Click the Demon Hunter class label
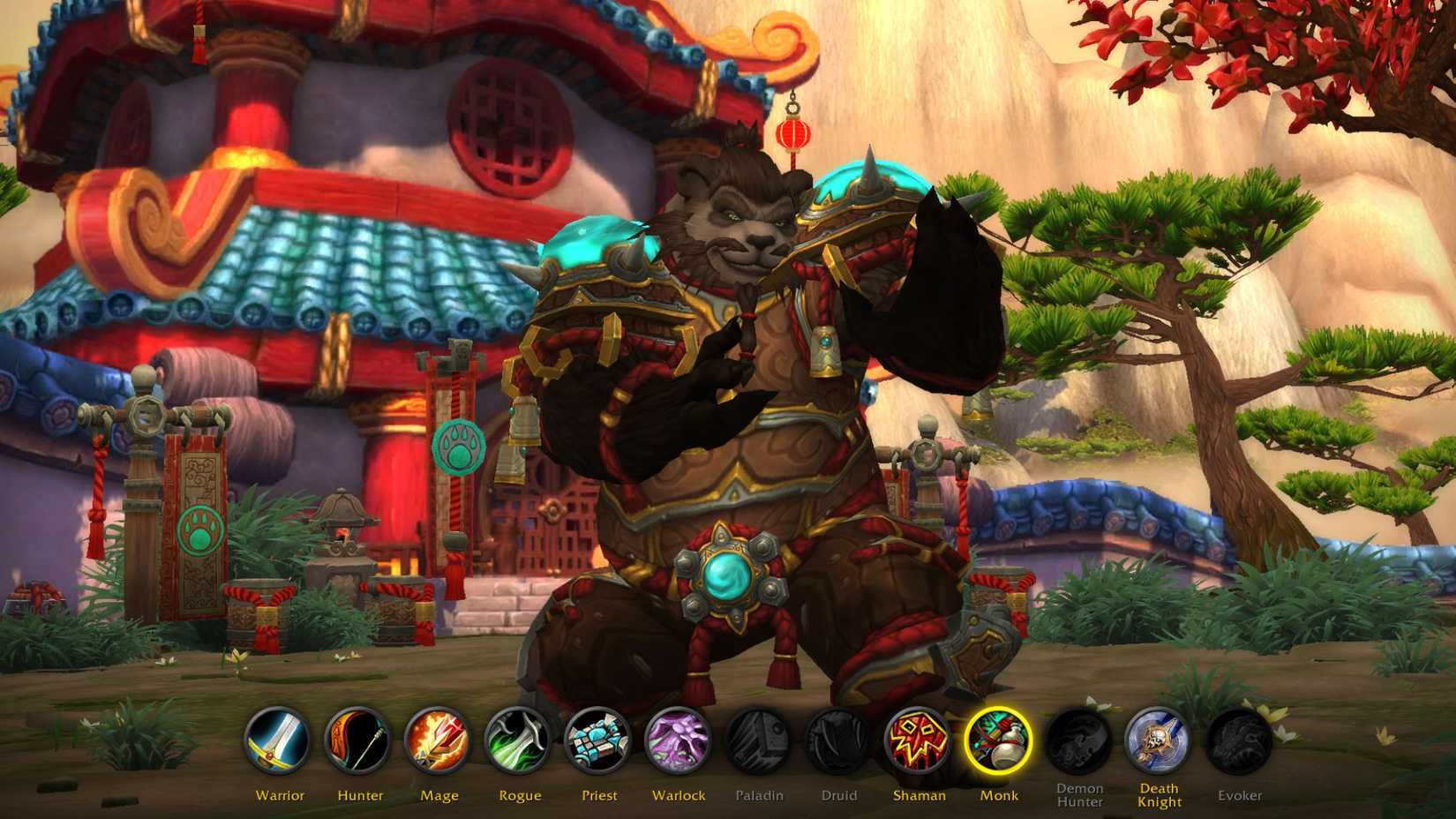Image resolution: width=1456 pixels, height=819 pixels. 1080,794
